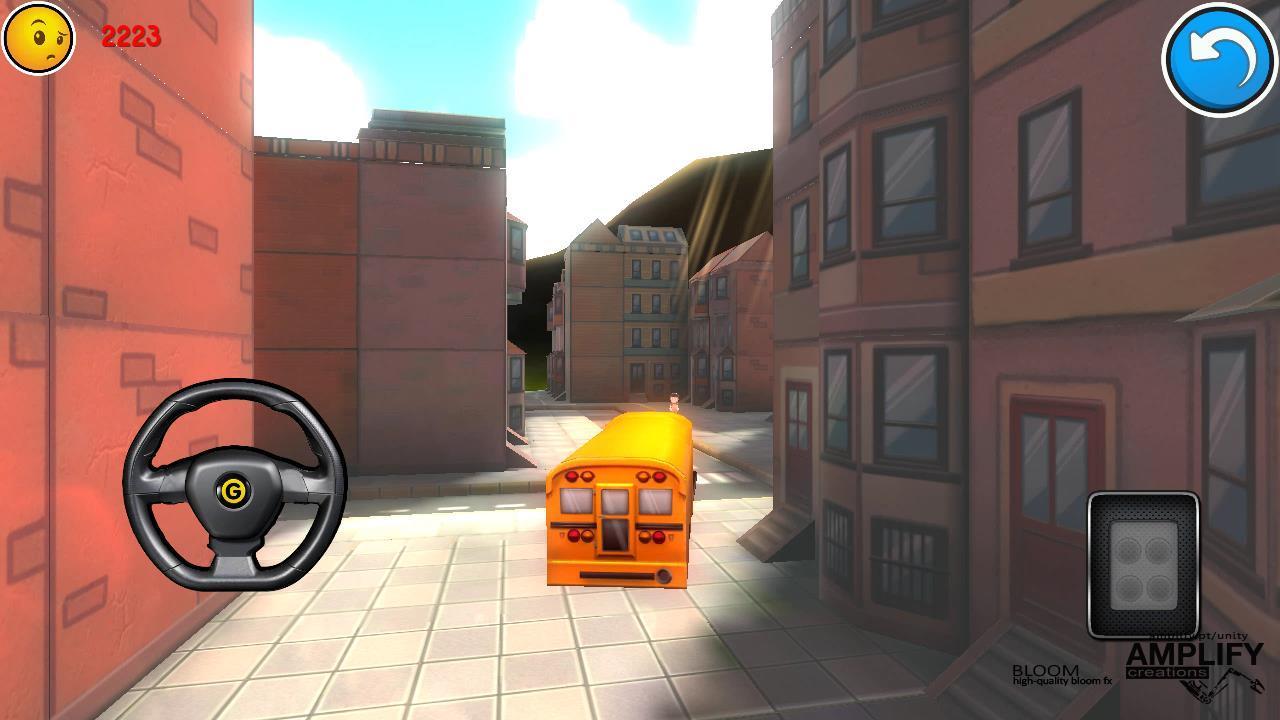This screenshot has width=1280, height=720.
Task: Click the G logo on the steering wheel hub
Action: (232, 489)
